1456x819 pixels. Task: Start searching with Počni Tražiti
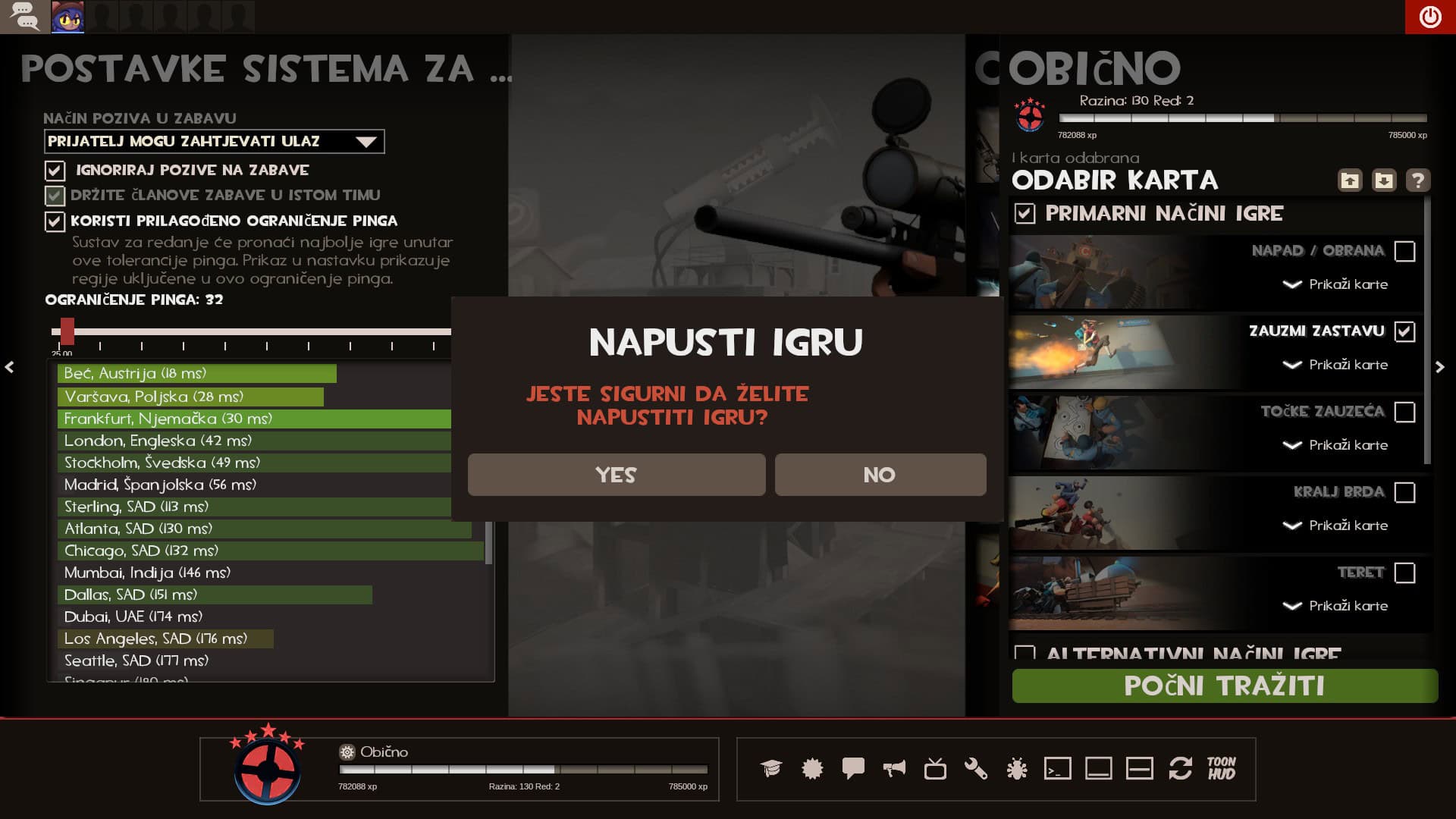tap(1224, 686)
